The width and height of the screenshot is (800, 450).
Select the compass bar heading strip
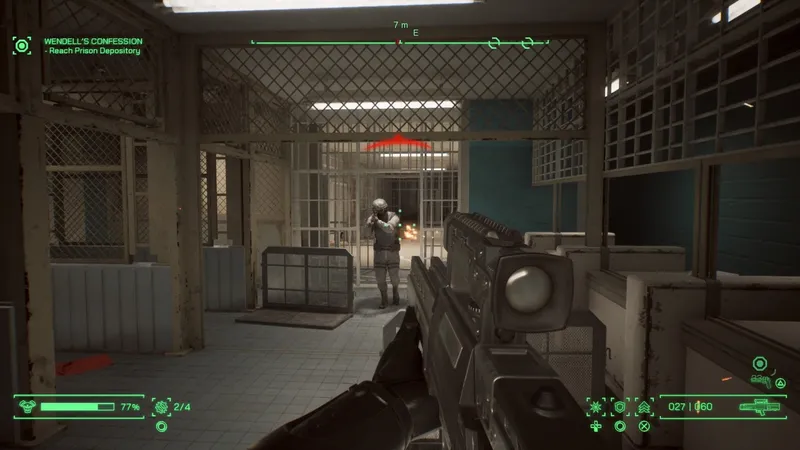[x=399, y=42]
